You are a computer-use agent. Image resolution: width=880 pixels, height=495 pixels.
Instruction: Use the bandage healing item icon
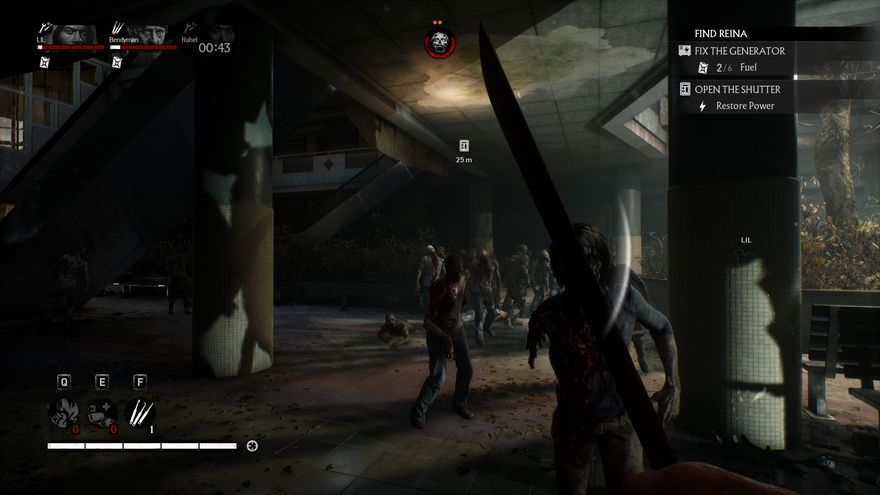click(101, 413)
